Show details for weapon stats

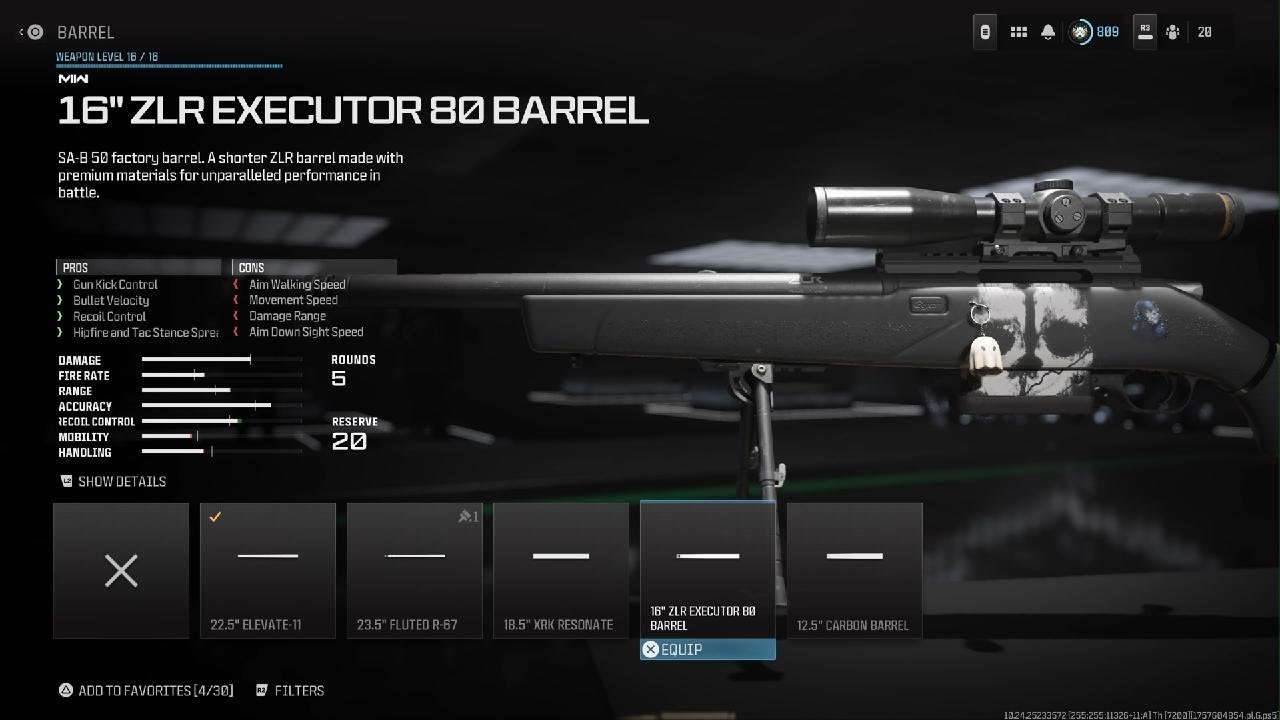[113, 481]
